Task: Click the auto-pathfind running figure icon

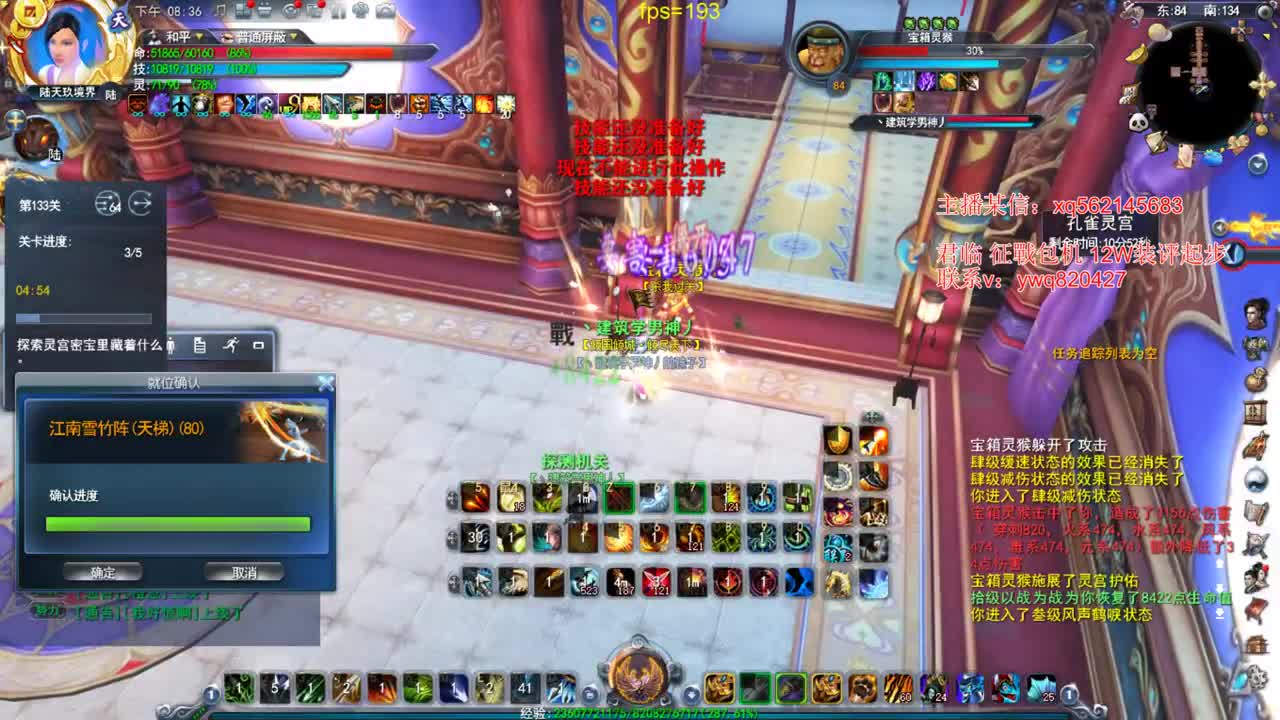Action: pos(231,346)
